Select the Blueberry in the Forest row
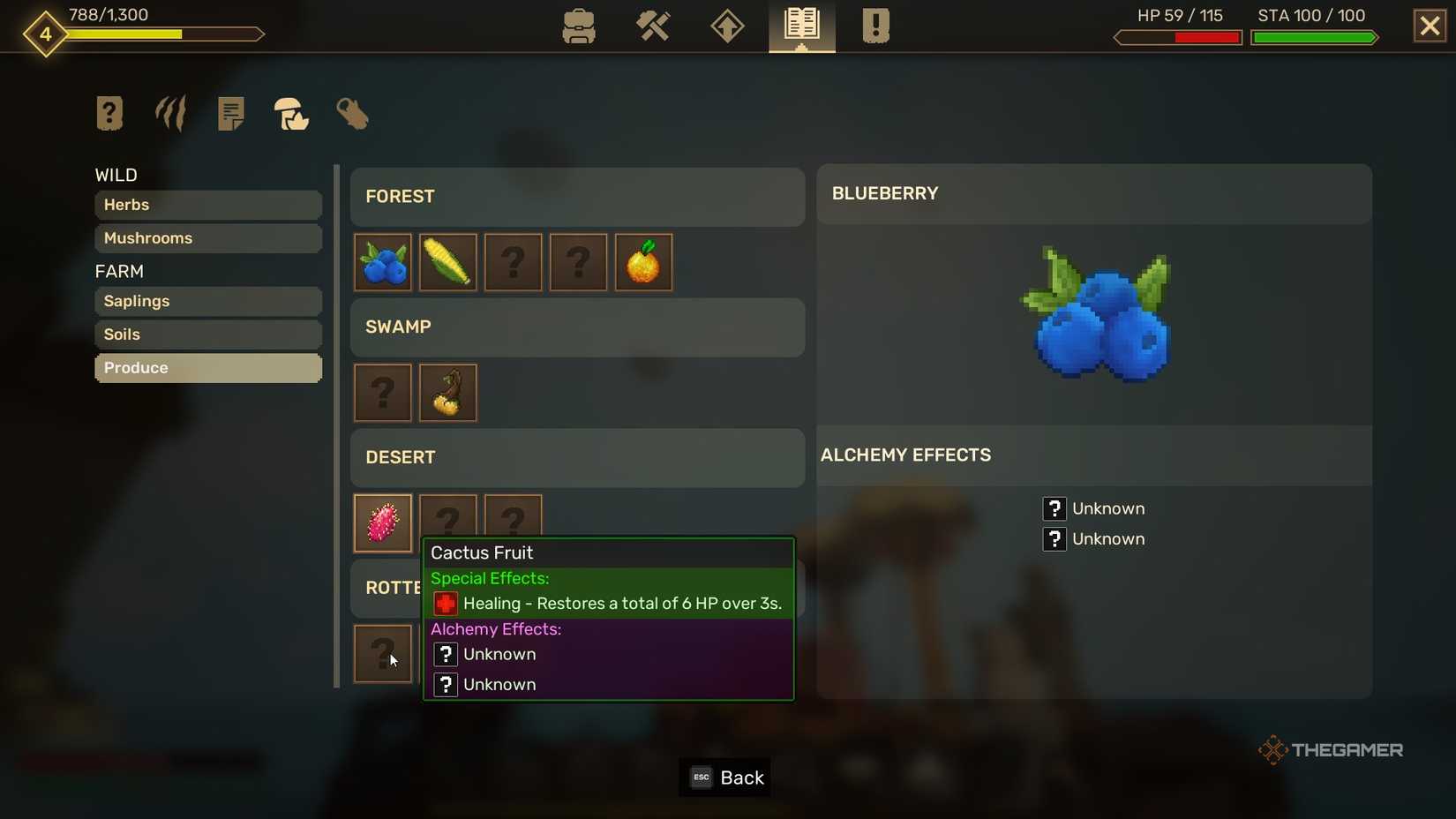 pos(382,262)
